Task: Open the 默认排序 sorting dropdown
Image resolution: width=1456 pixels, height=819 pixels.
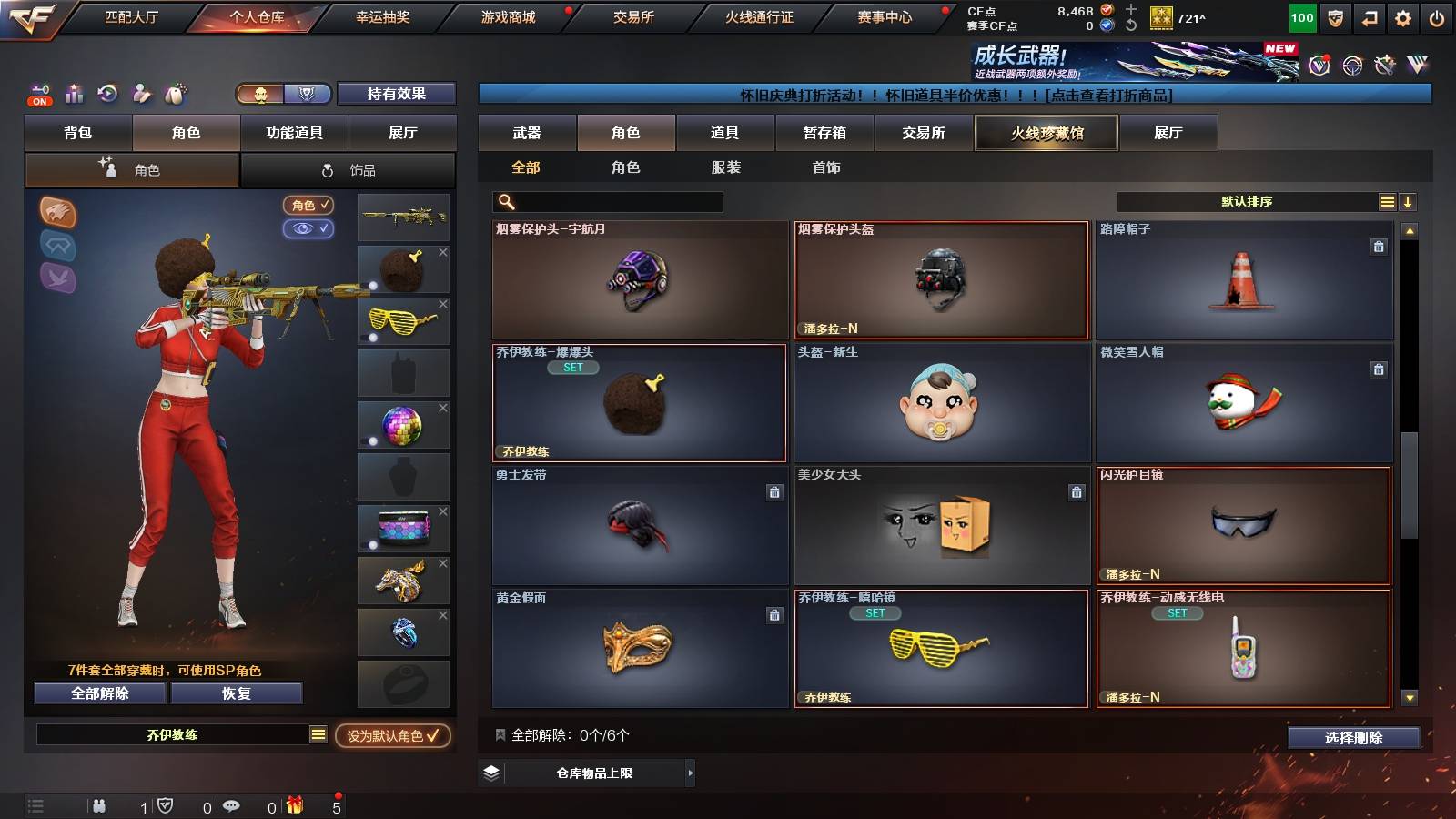Action: click(x=1247, y=201)
